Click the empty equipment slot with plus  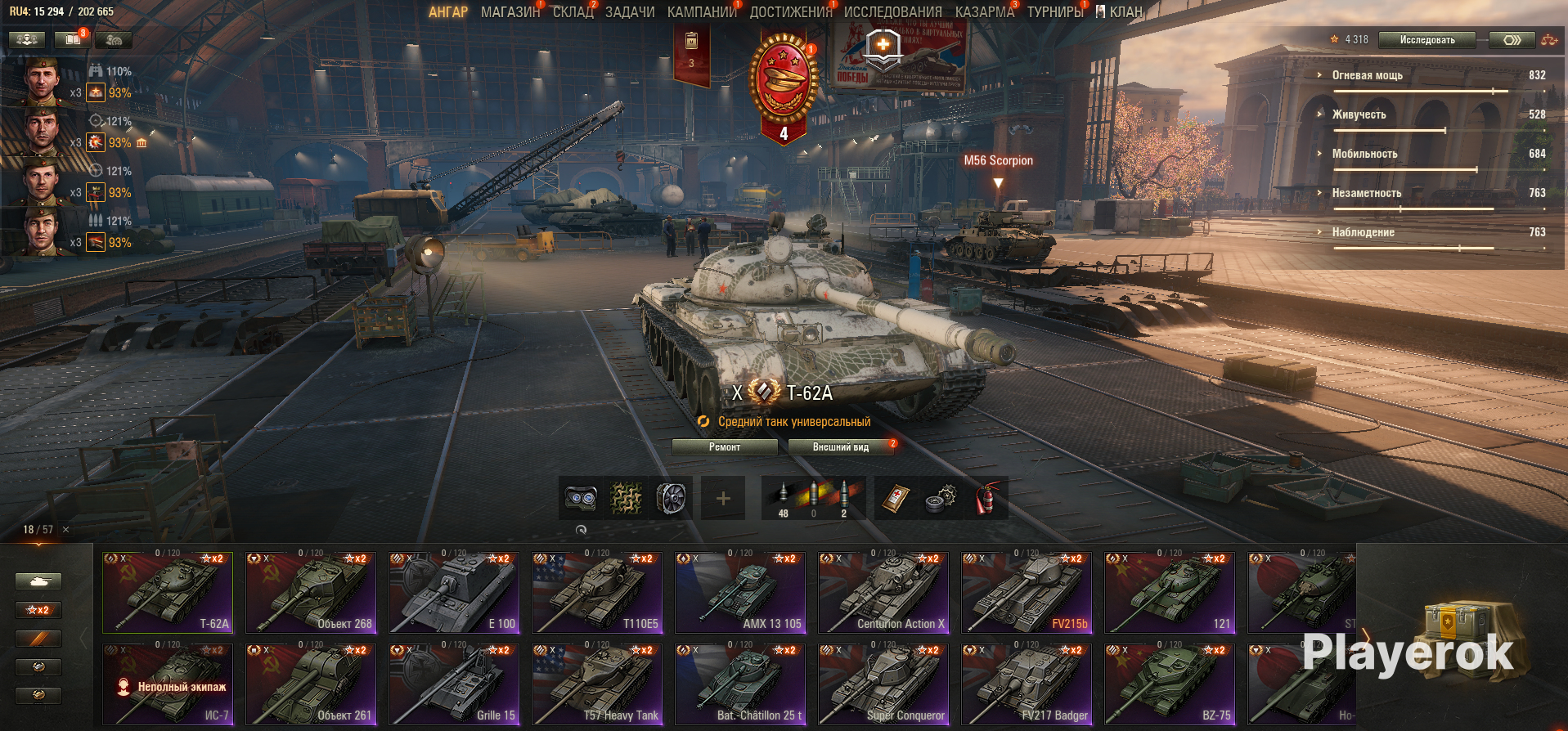[x=723, y=499]
